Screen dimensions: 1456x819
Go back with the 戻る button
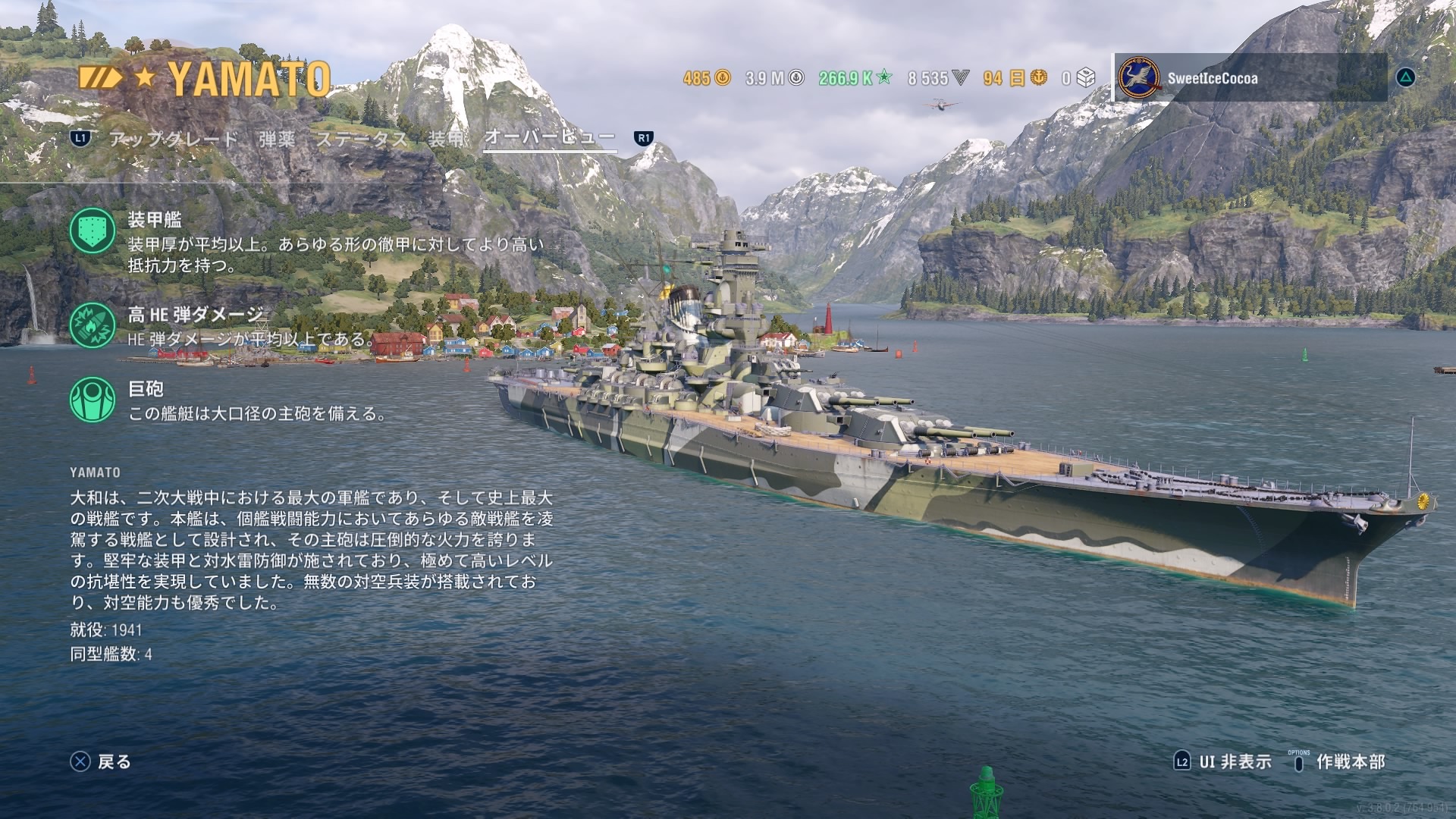101,761
